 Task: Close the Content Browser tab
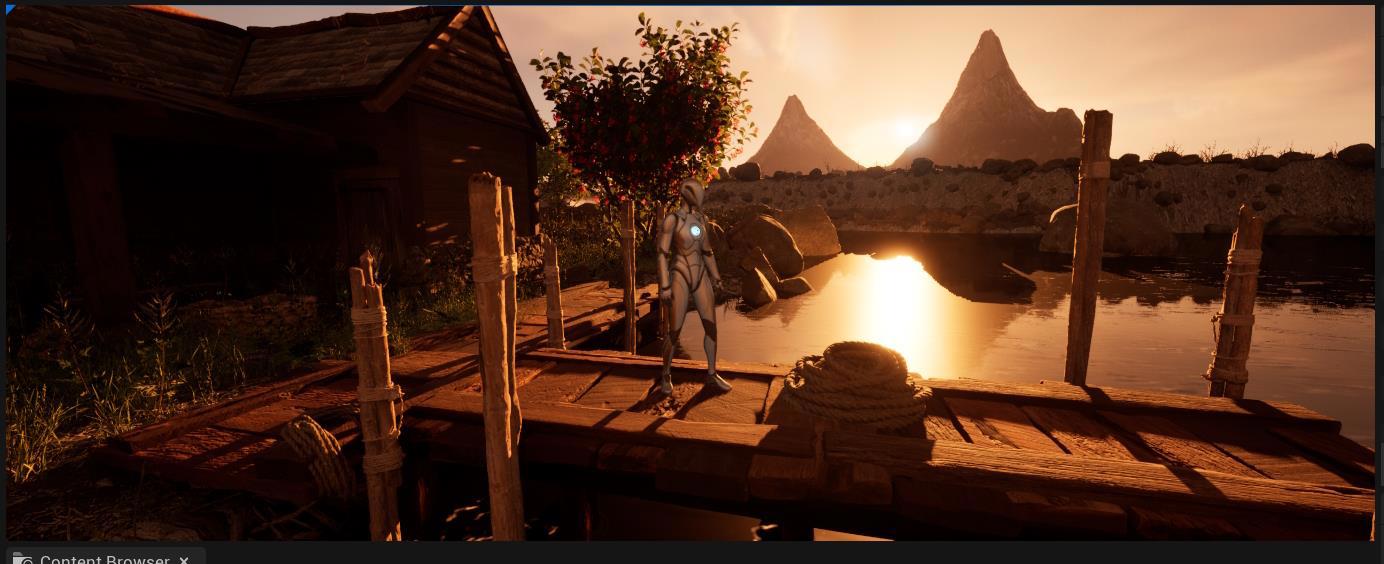184,559
